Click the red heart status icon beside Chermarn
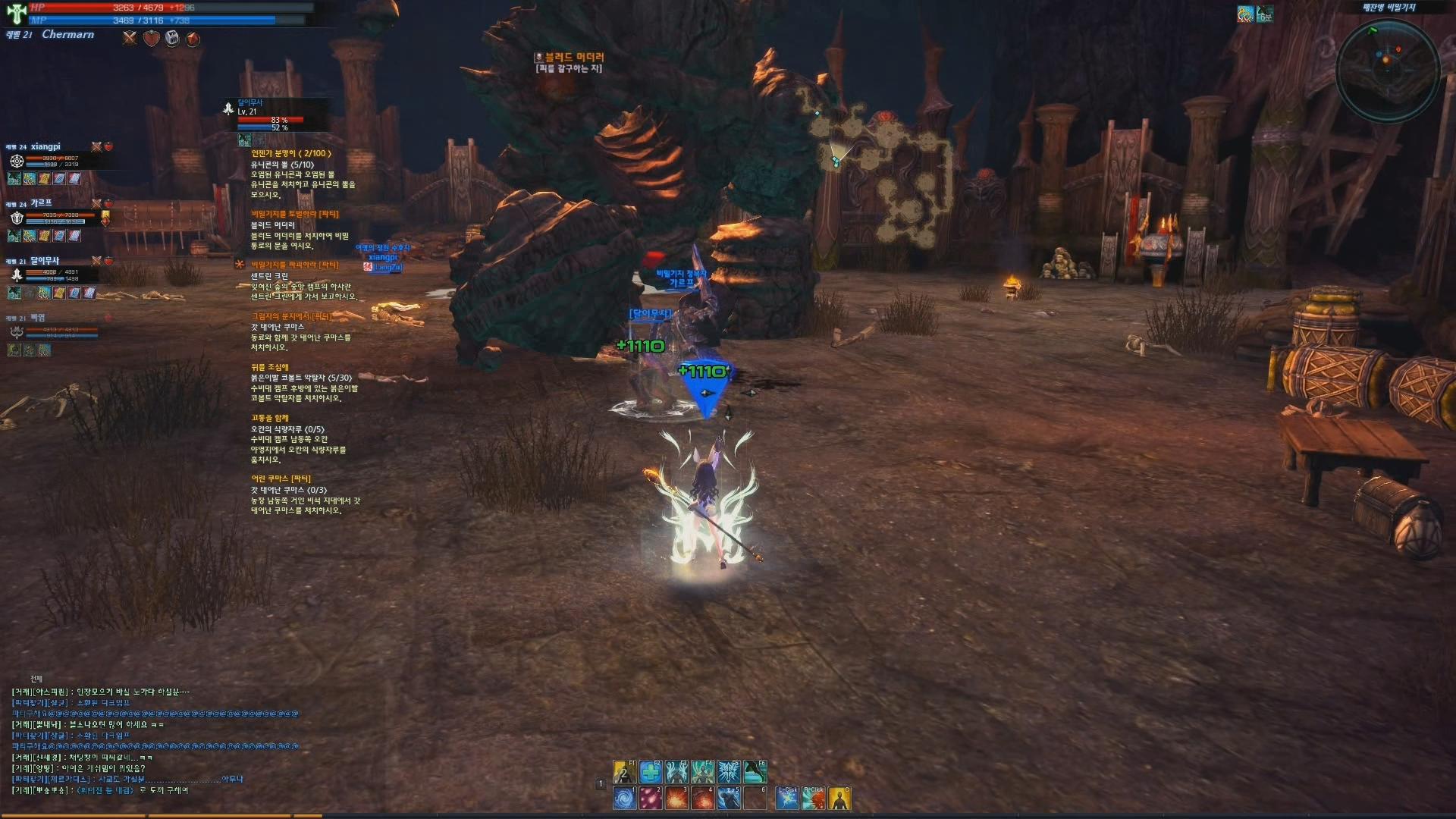 pyautogui.click(x=152, y=39)
